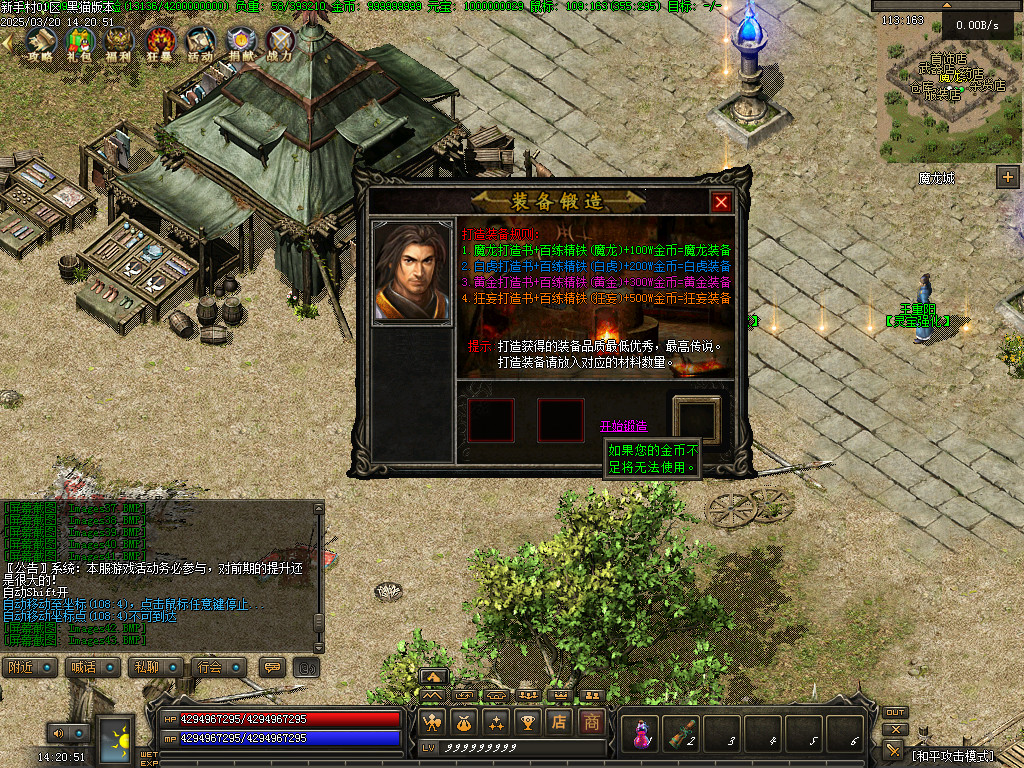Close the equipment forging window
Screen dimensions: 1024x768
pos(721,202)
